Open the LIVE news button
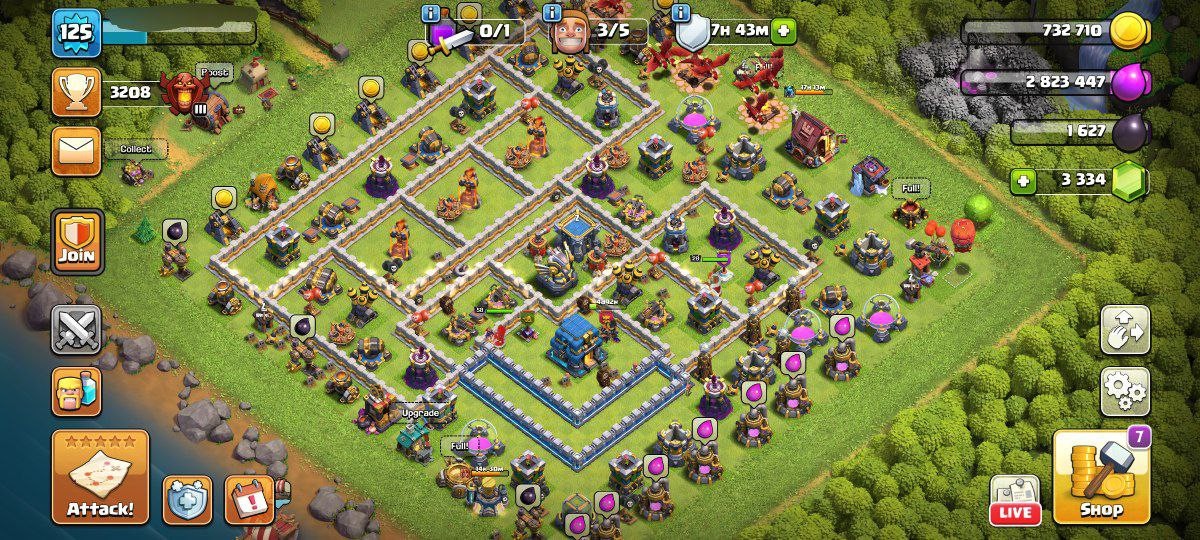The width and height of the screenshot is (1200, 540). (x=1015, y=499)
